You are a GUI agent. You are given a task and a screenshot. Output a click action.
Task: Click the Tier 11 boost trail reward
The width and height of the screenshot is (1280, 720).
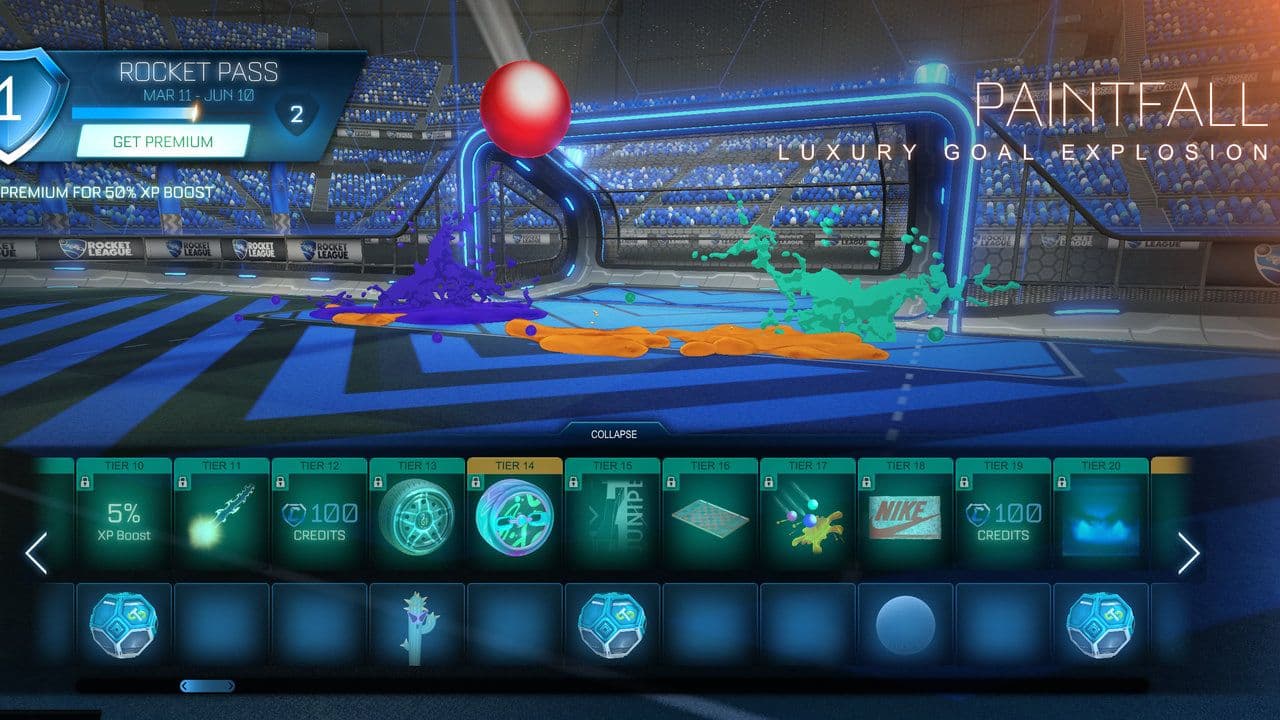coord(220,518)
